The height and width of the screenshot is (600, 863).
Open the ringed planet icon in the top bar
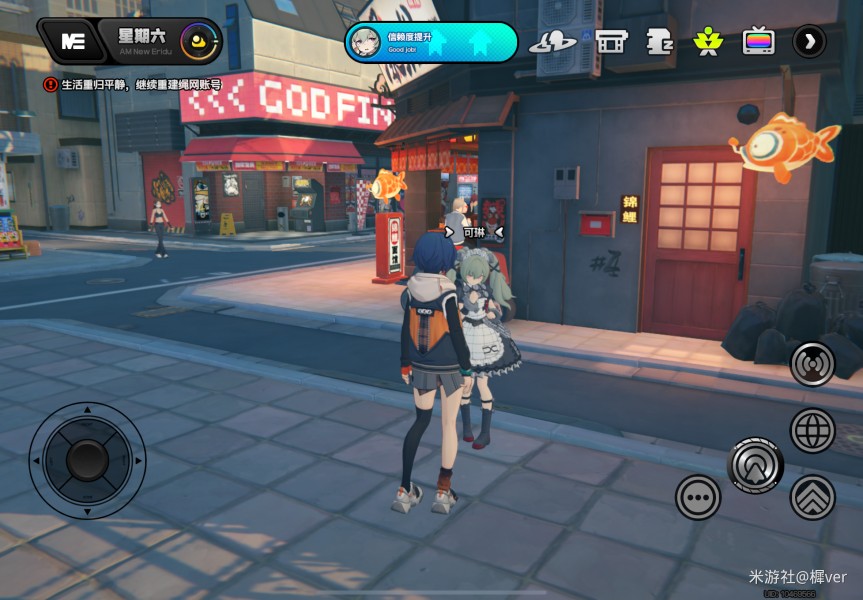[x=552, y=42]
